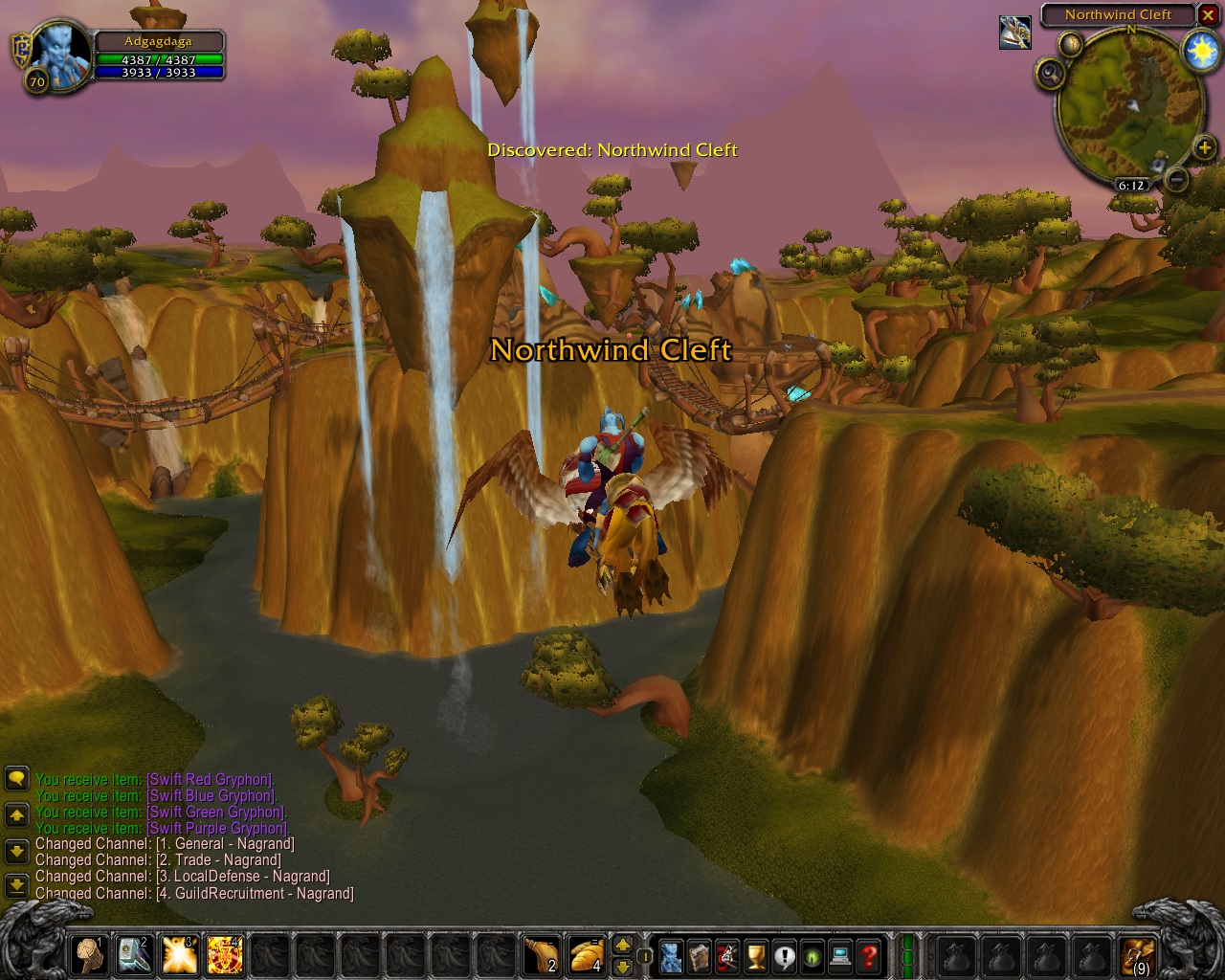Use the steel hammer ability in slot 2
The height and width of the screenshot is (980, 1225).
click(135, 955)
